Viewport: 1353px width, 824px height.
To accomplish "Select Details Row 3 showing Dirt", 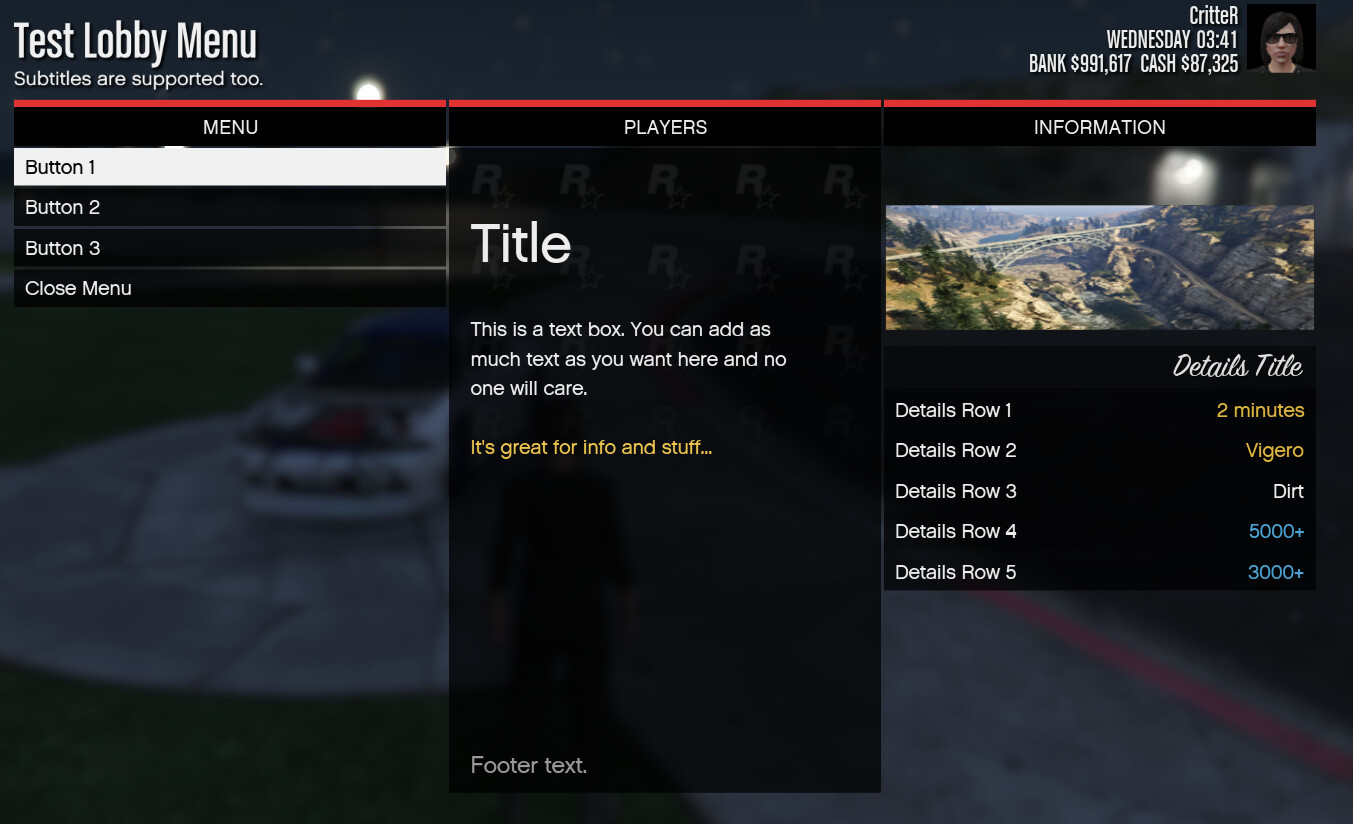I will pyautogui.click(x=1099, y=491).
